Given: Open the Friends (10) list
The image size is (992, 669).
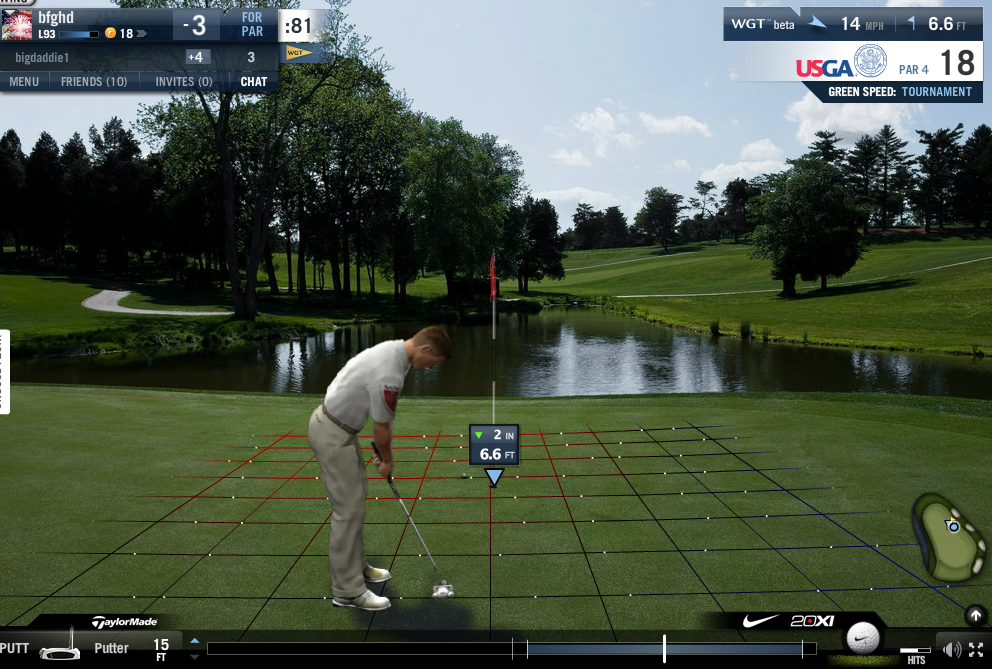Looking at the screenshot, I should coord(94,81).
